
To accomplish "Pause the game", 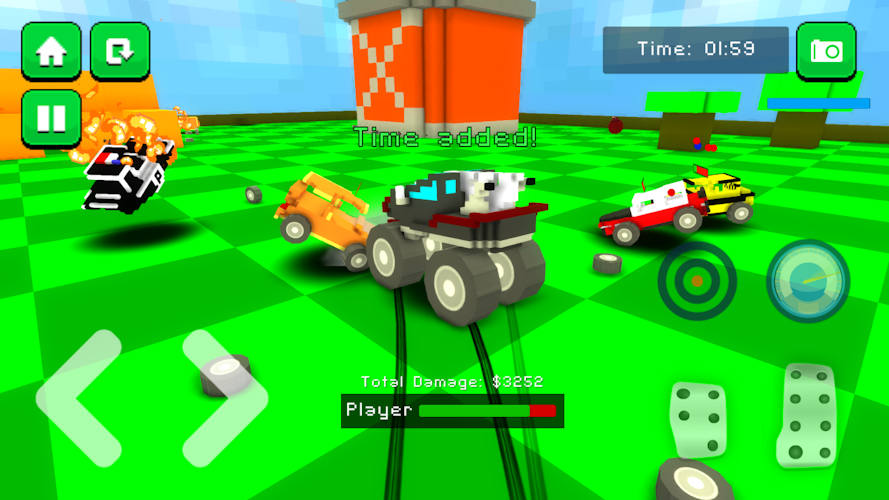I will pyautogui.click(x=51, y=118).
